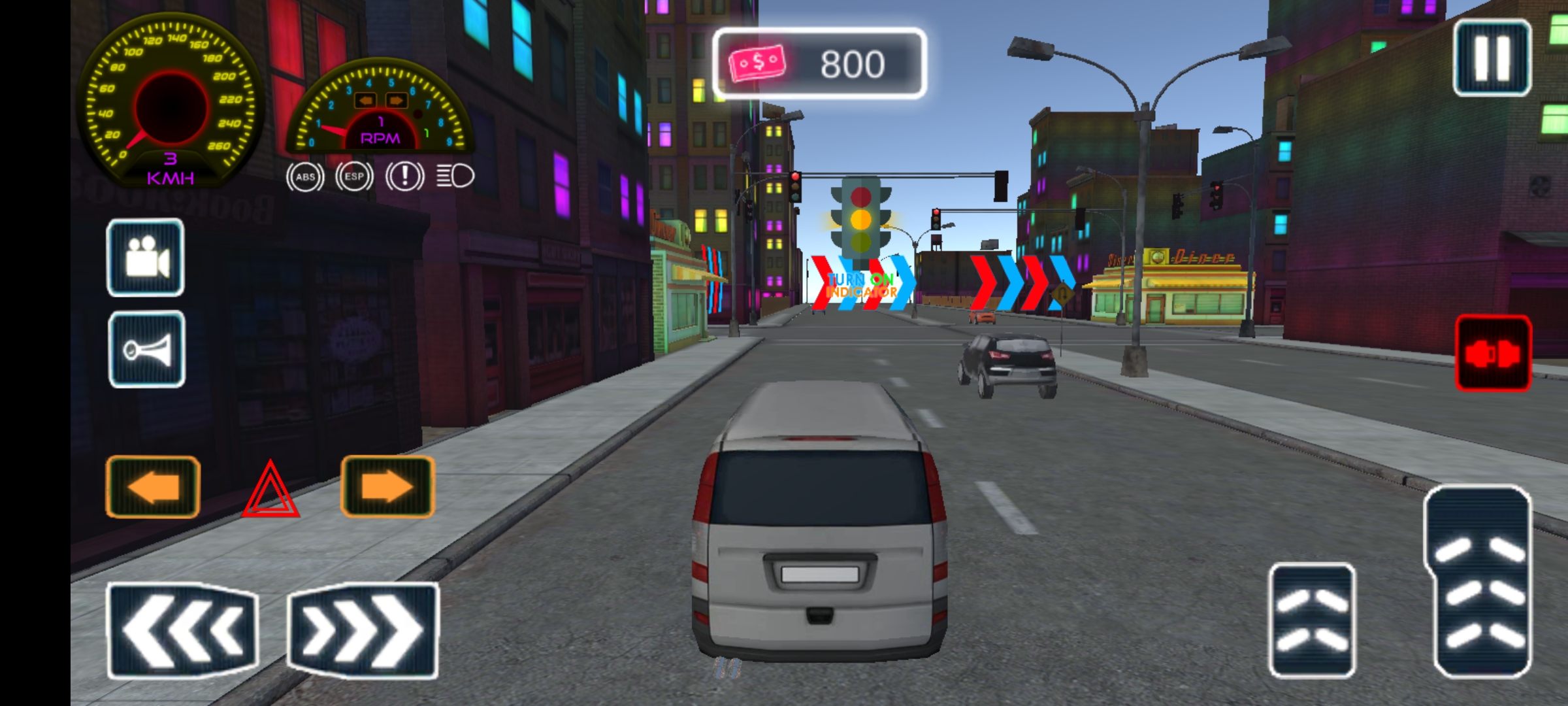Viewport: 1568px width, 706px height.
Task: Toggle the headlight icon
Action: tap(455, 176)
